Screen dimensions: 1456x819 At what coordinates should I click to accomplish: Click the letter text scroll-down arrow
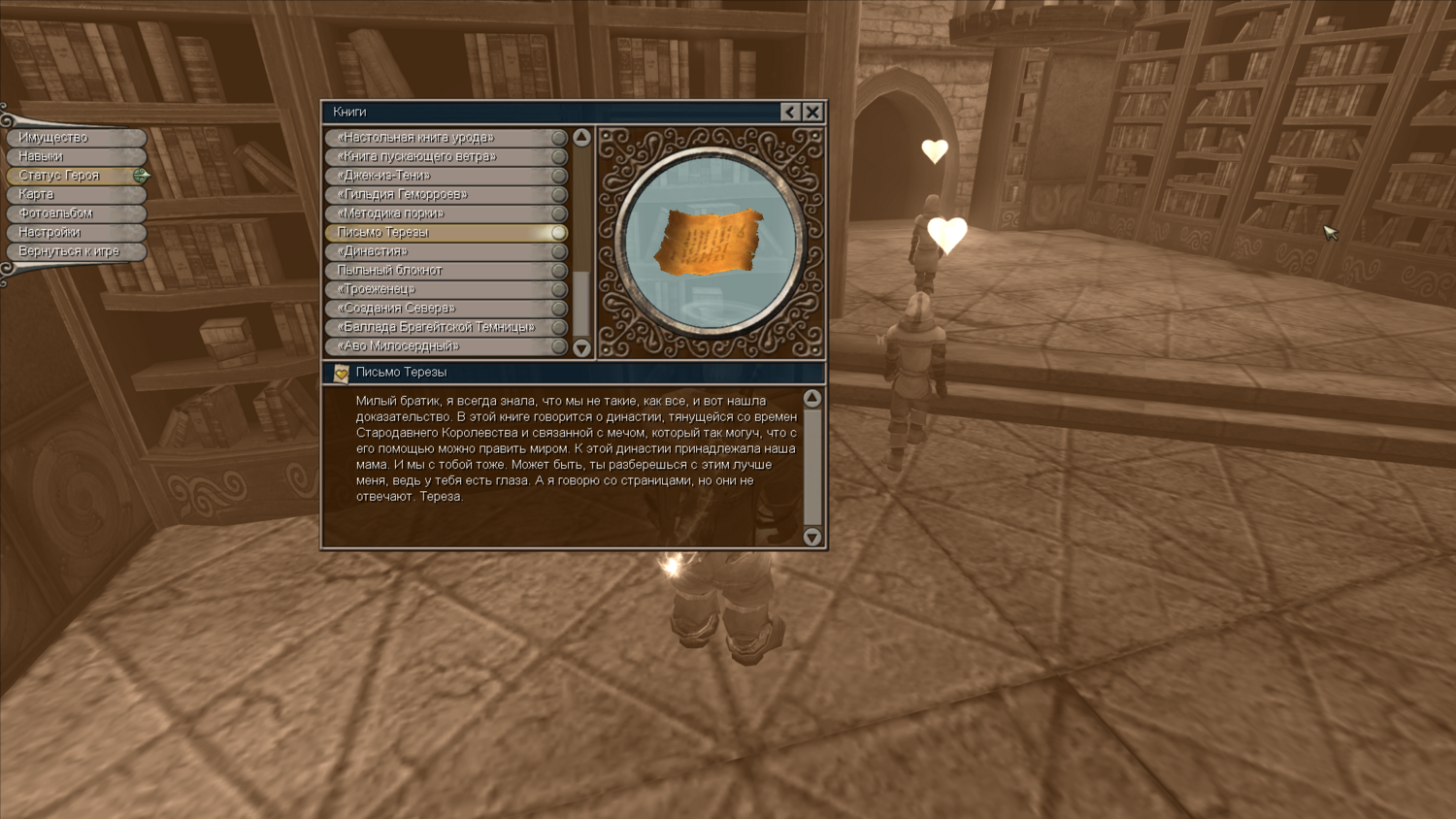(812, 537)
